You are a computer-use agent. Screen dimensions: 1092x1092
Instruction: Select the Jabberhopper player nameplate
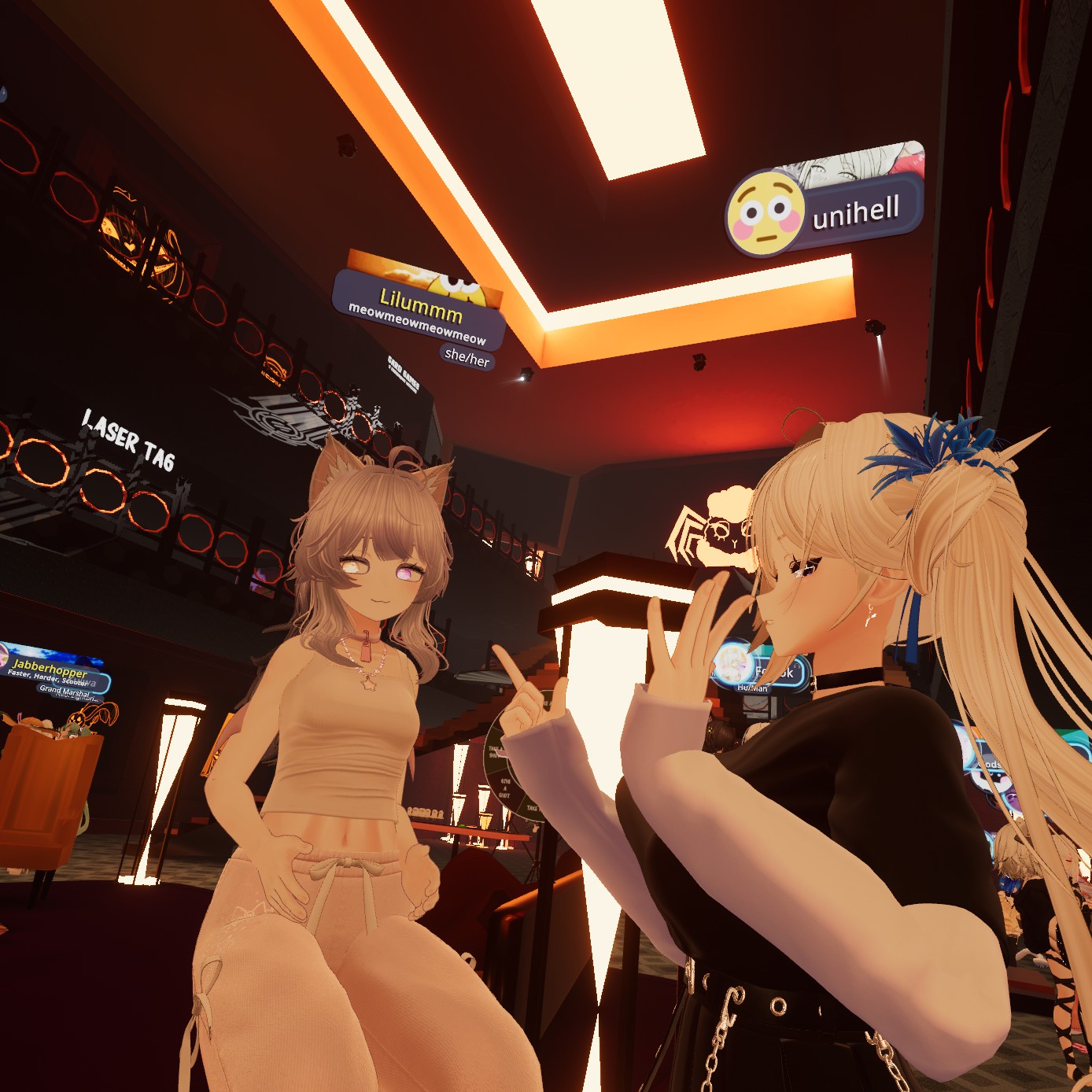tap(52, 672)
